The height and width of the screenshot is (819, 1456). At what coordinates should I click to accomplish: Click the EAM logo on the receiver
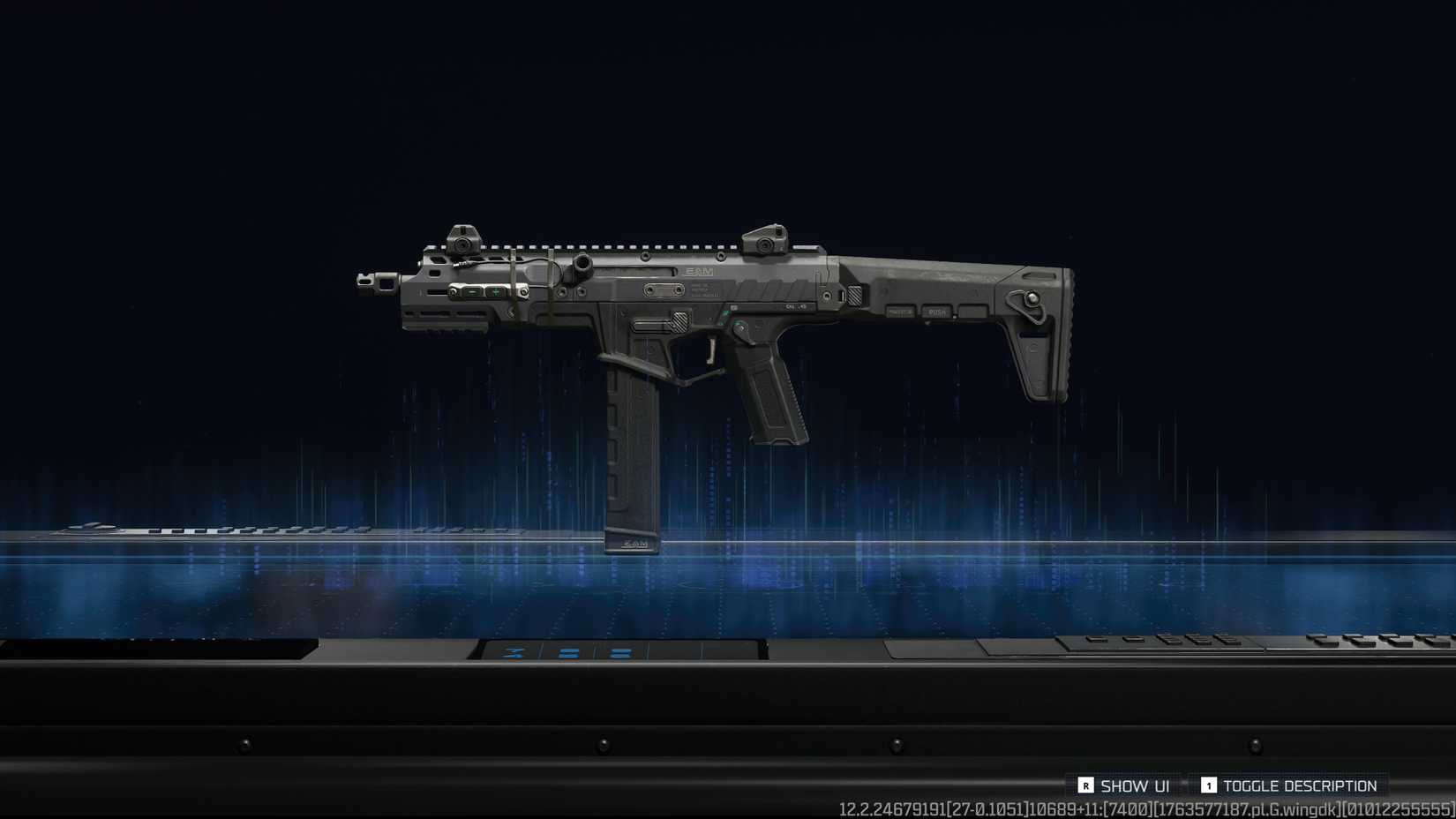coord(699,270)
